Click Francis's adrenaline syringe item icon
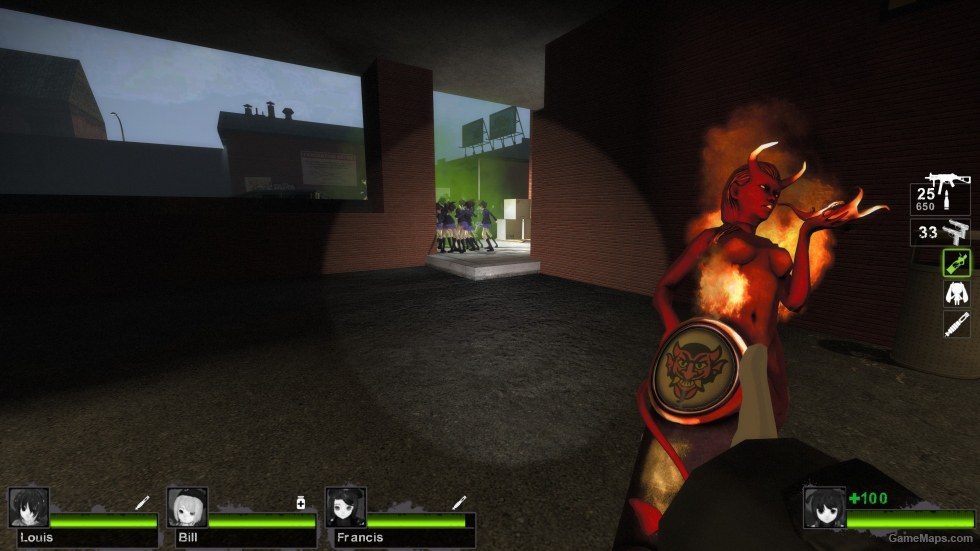Image resolution: width=980 pixels, height=551 pixels. coord(458,502)
